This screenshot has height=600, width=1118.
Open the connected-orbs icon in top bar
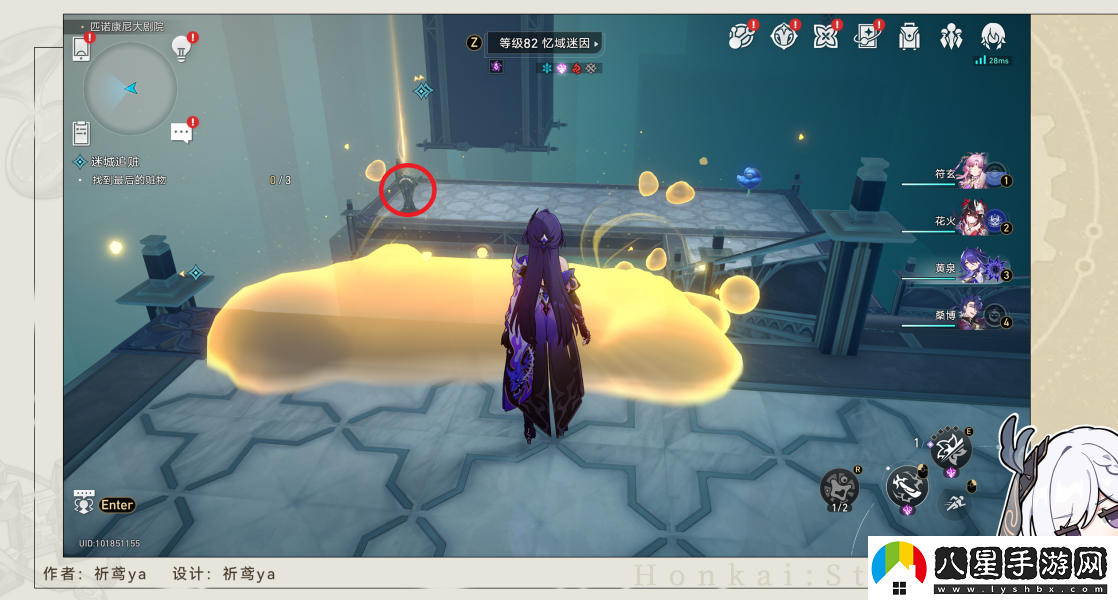[741, 37]
